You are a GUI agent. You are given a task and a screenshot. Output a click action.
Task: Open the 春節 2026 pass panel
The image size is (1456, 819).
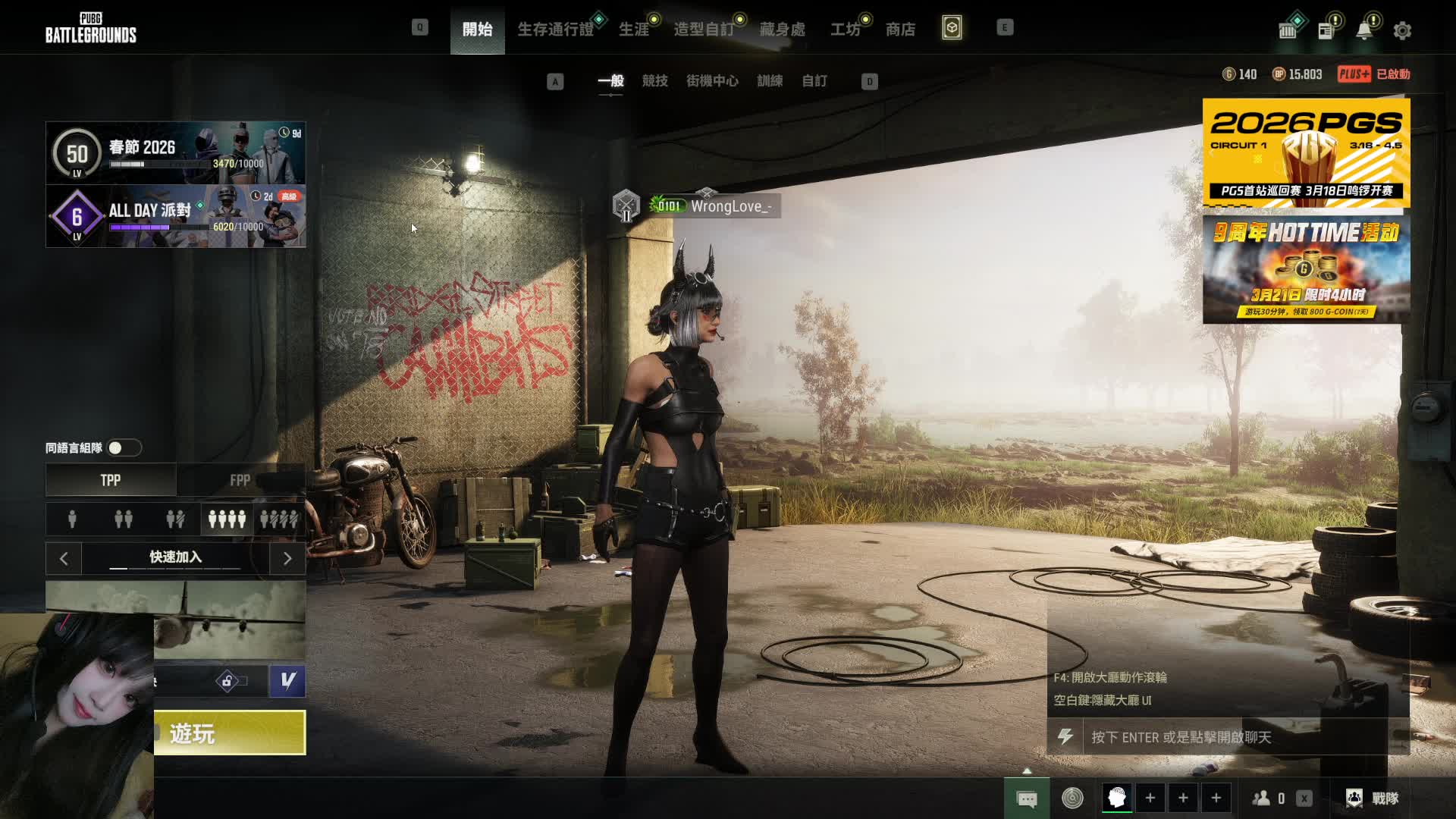(176, 152)
